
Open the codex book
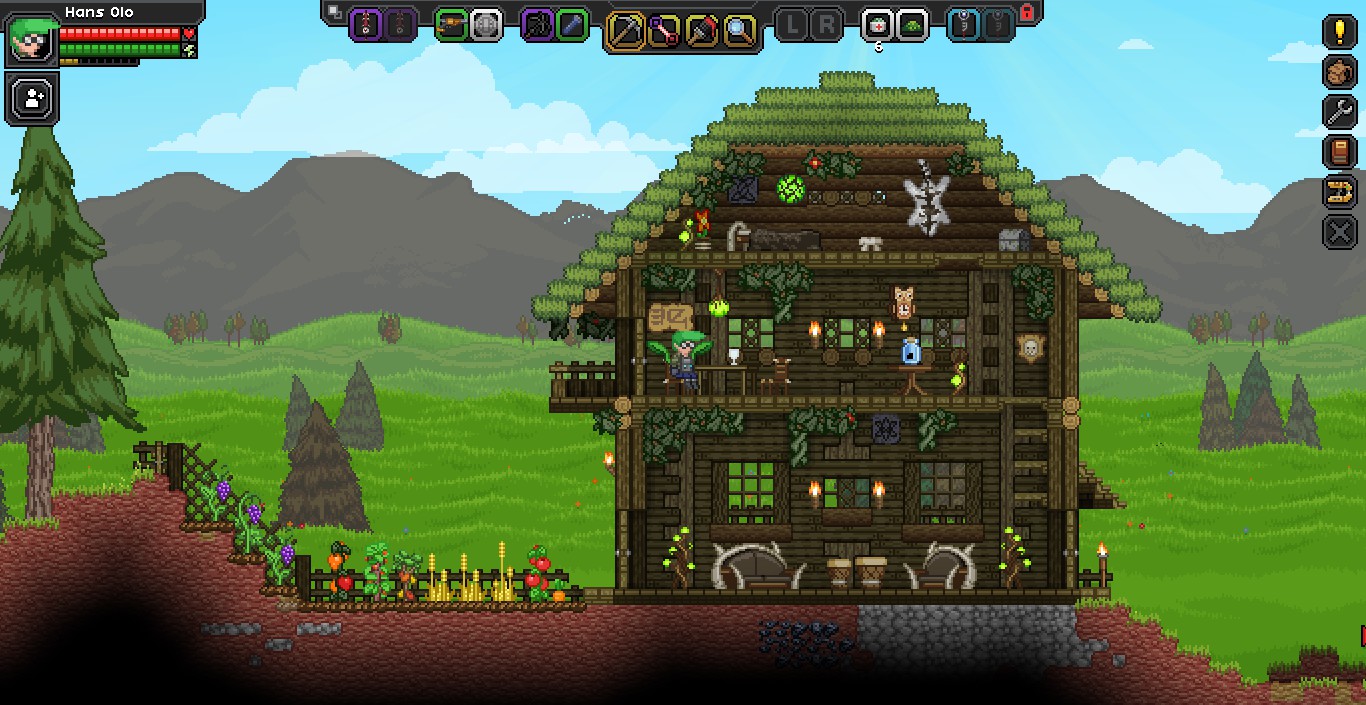(1340, 152)
